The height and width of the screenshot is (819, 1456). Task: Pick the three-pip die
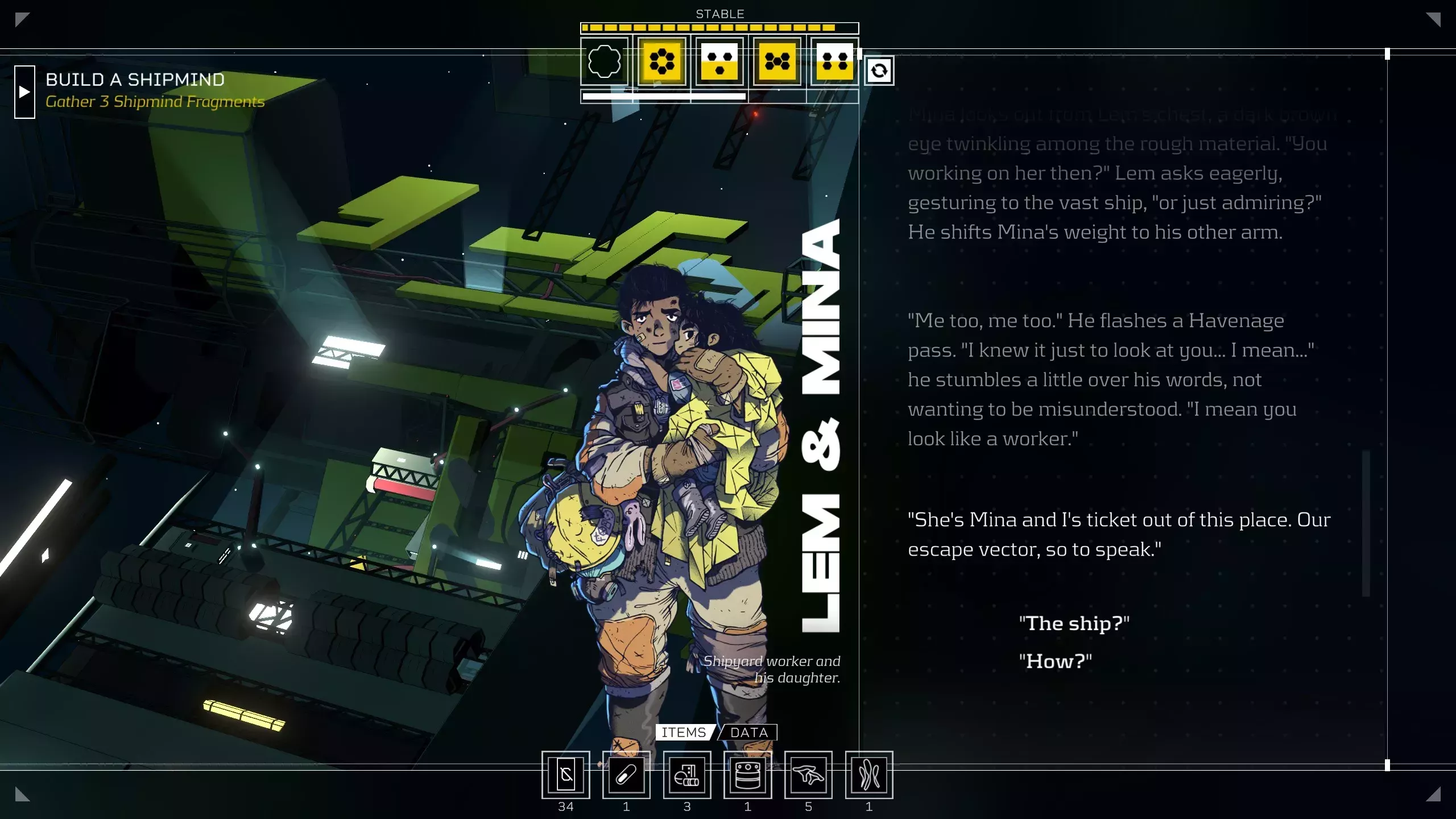coord(719,61)
